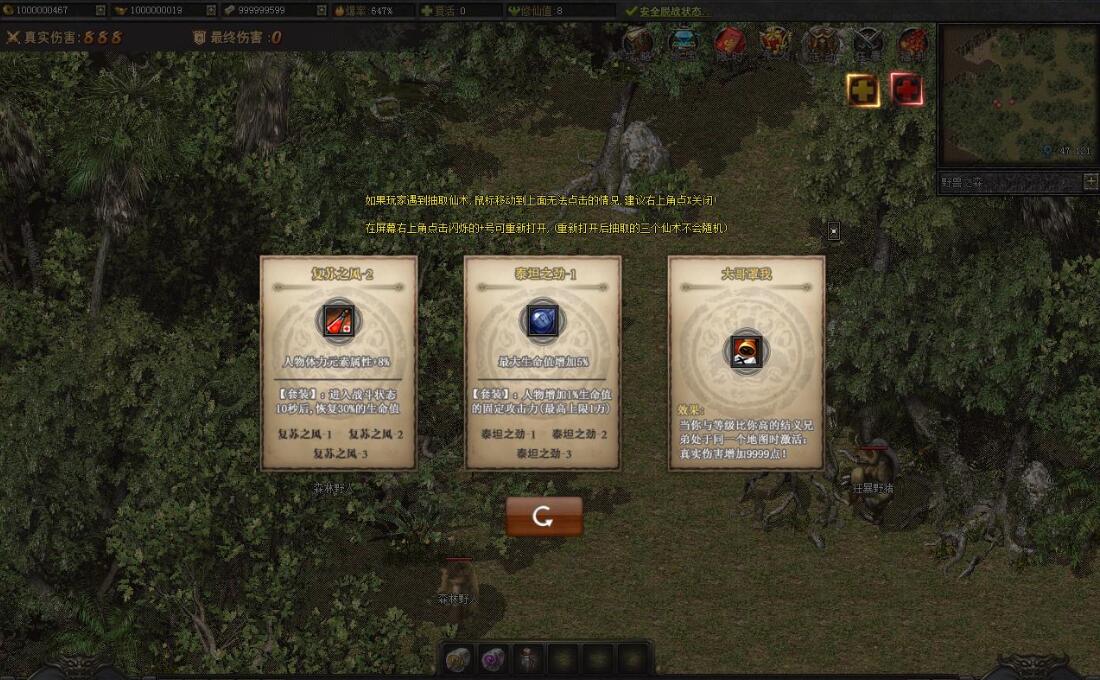Image resolution: width=1100 pixels, height=680 pixels.
Task: Pick the 大哥罩我 card
Action: pyautogui.click(x=746, y=362)
